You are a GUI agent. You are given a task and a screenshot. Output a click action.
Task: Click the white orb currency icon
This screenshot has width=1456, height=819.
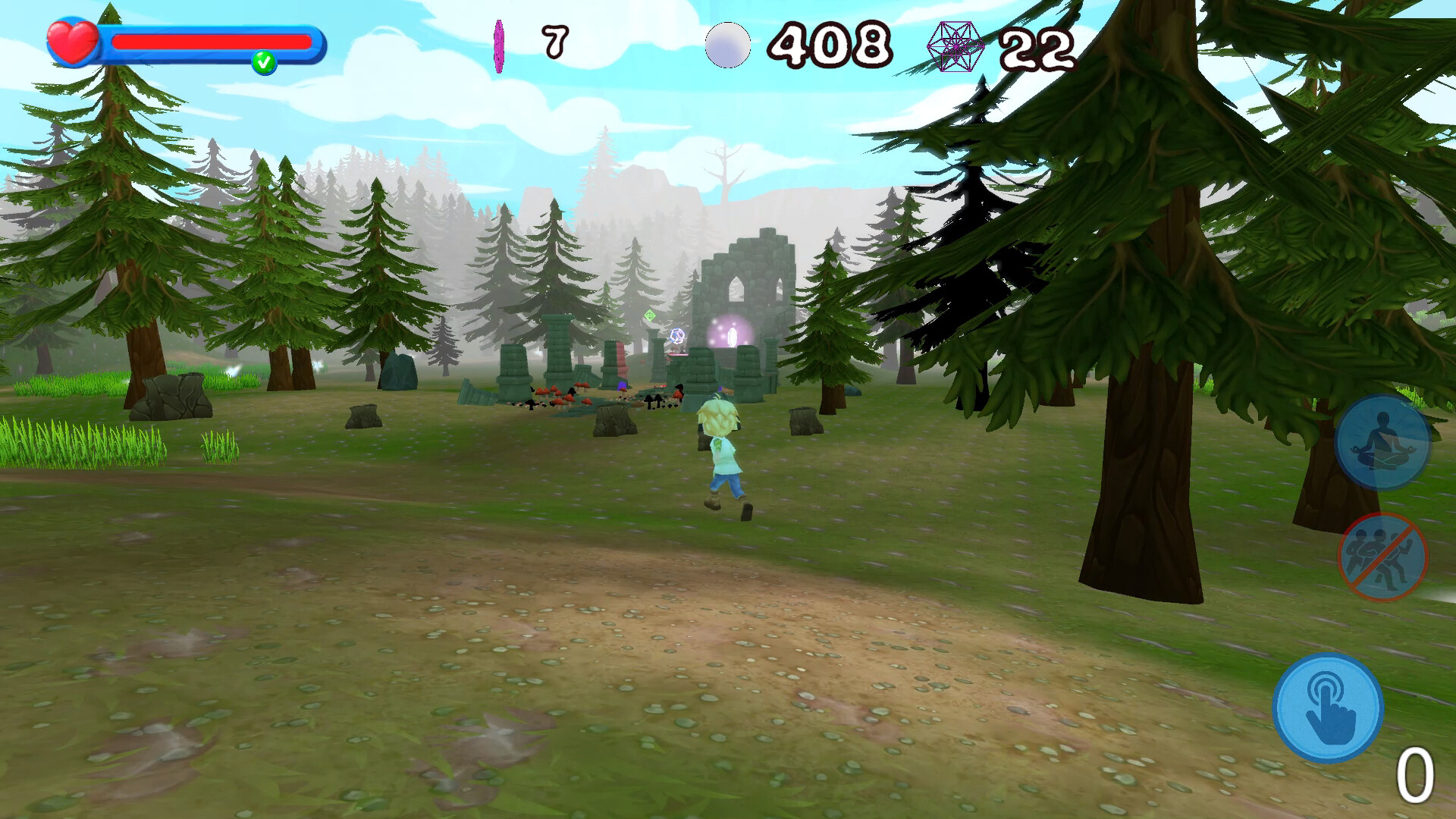point(729,43)
